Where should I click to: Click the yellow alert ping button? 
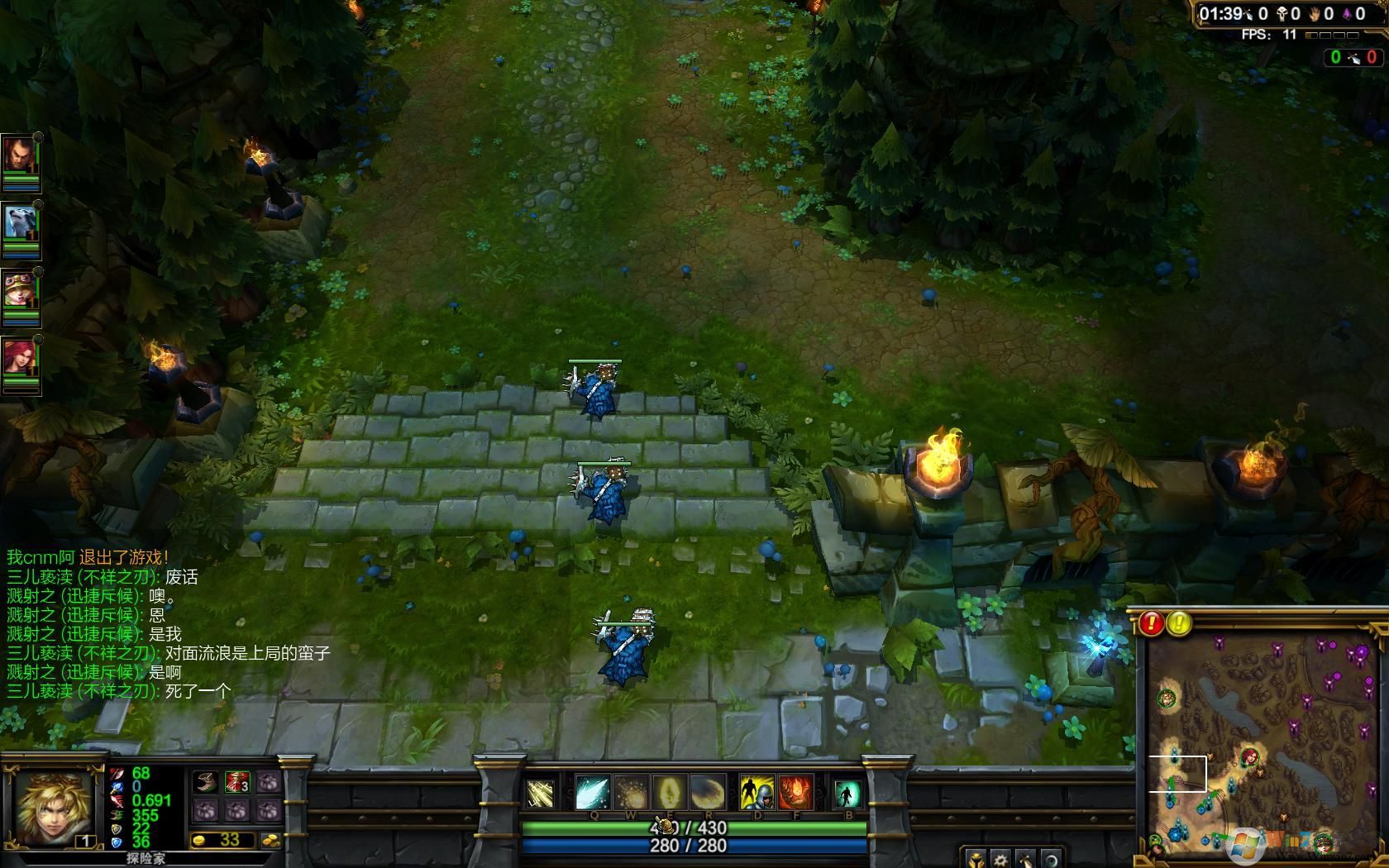1177,622
